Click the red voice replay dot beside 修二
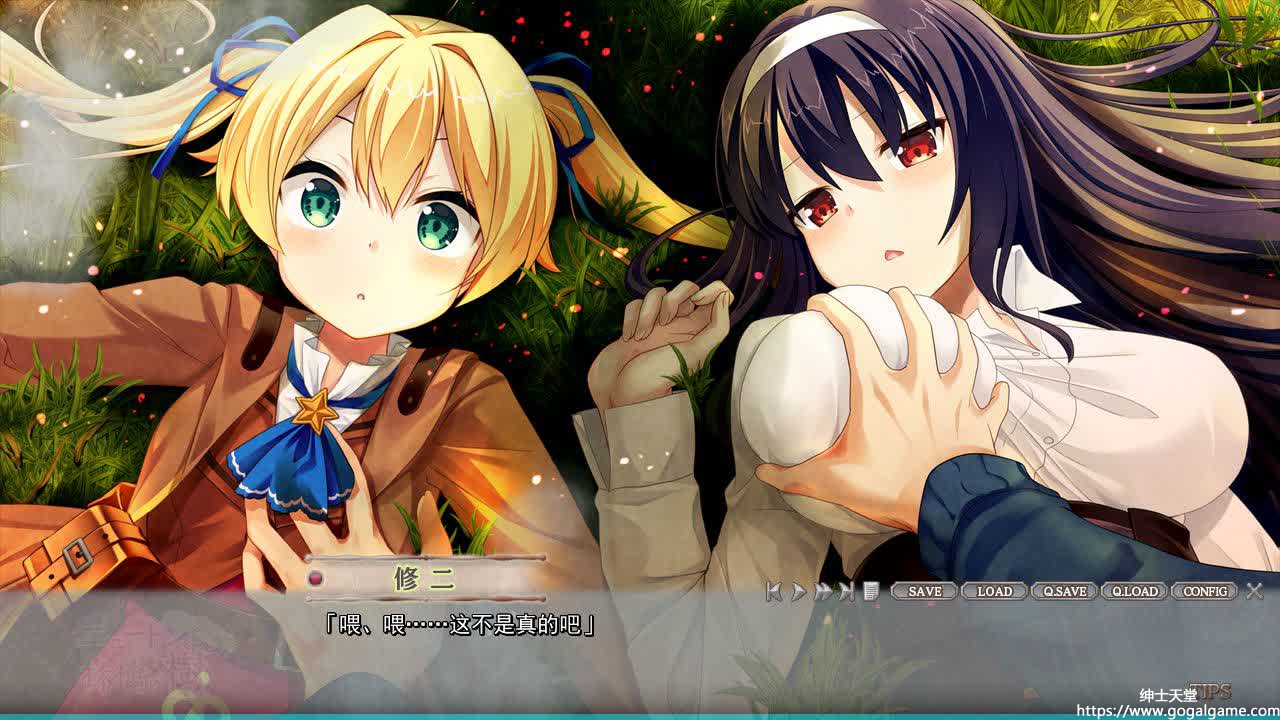This screenshot has height=720, width=1280. click(316, 578)
